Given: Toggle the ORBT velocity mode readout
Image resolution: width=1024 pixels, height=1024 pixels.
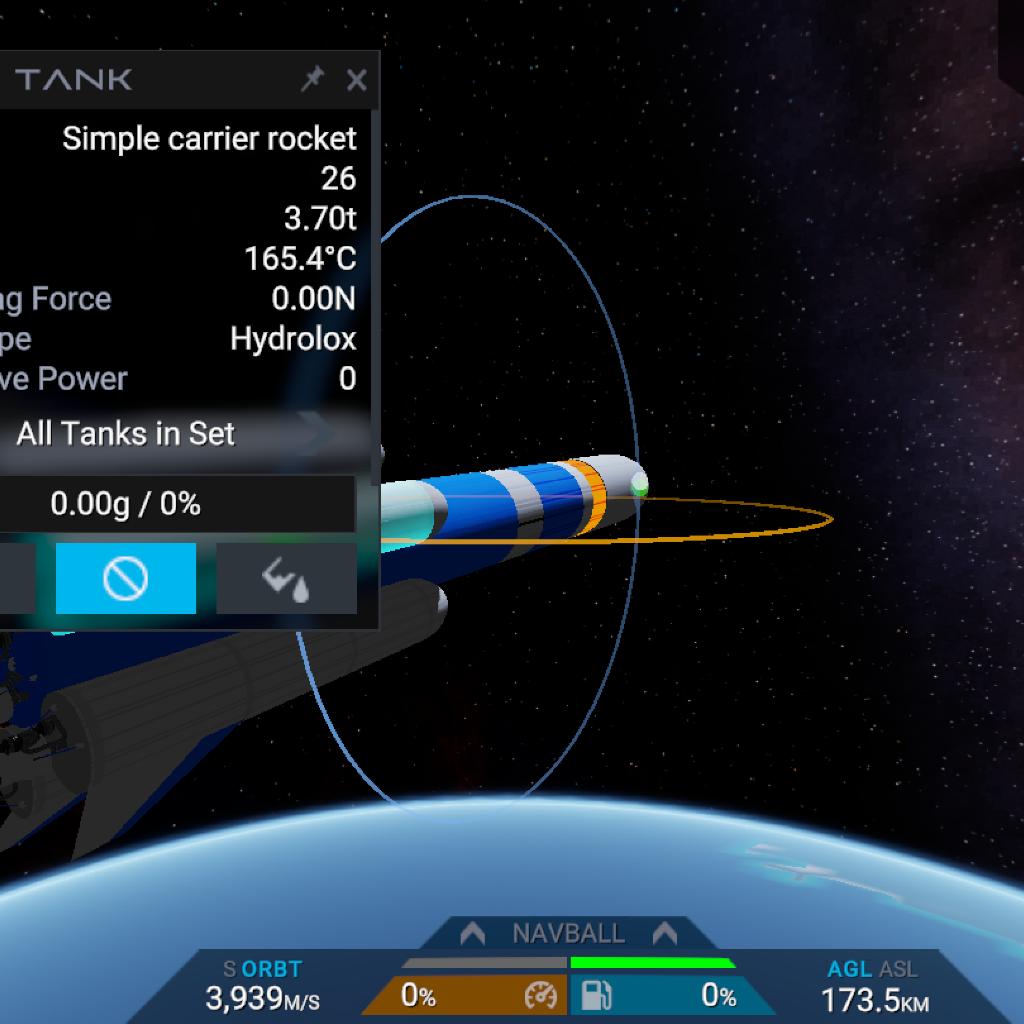Looking at the screenshot, I should (270, 969).
